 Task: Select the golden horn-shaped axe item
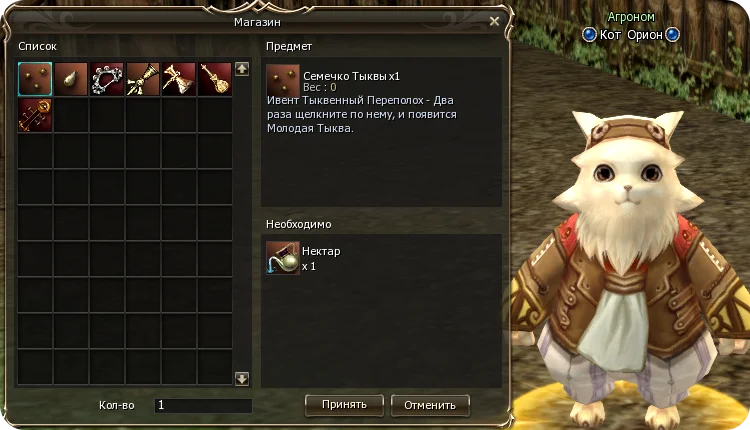click(x=179, y=79)
